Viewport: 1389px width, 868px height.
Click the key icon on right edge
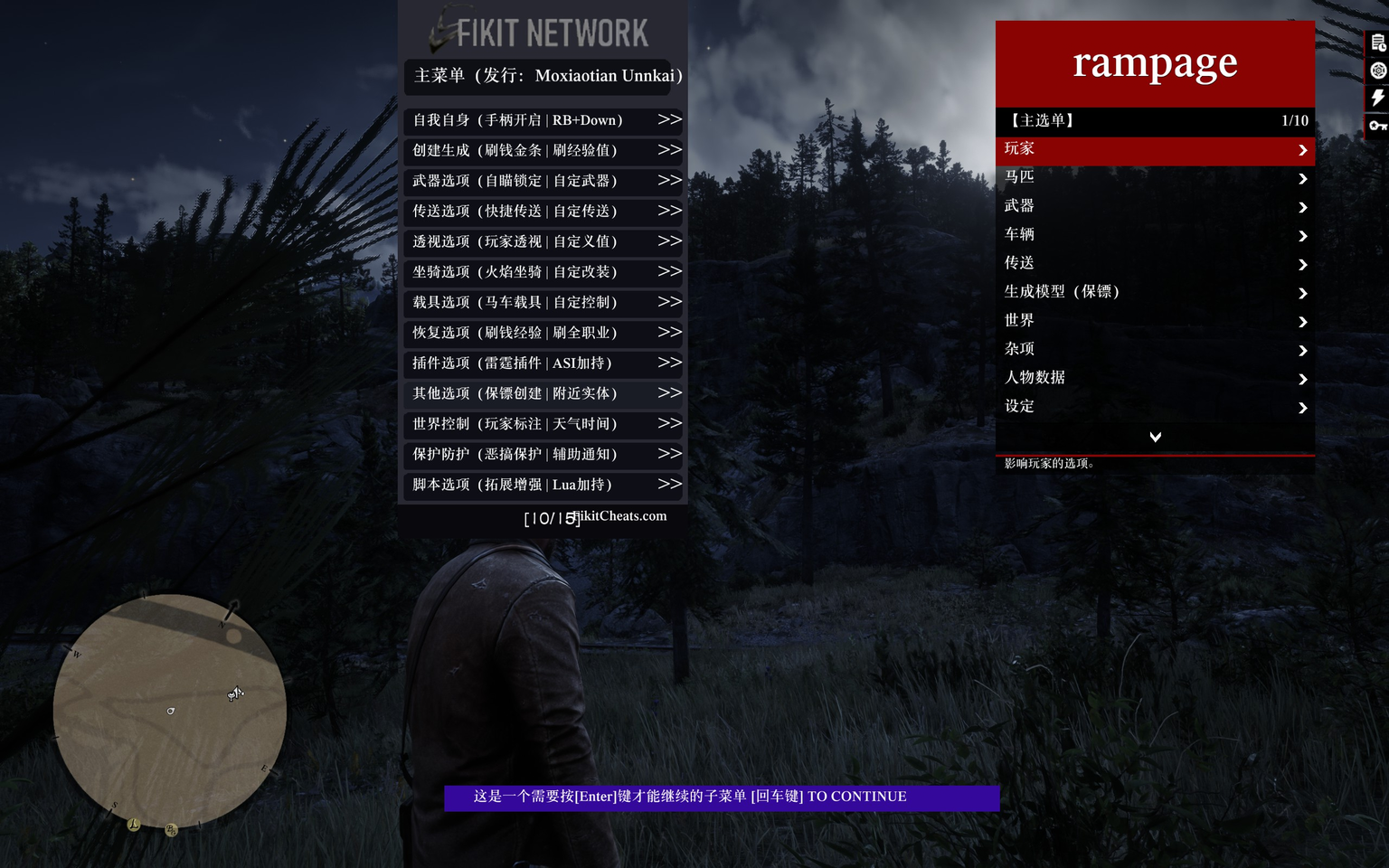[x=1377, y=126]
